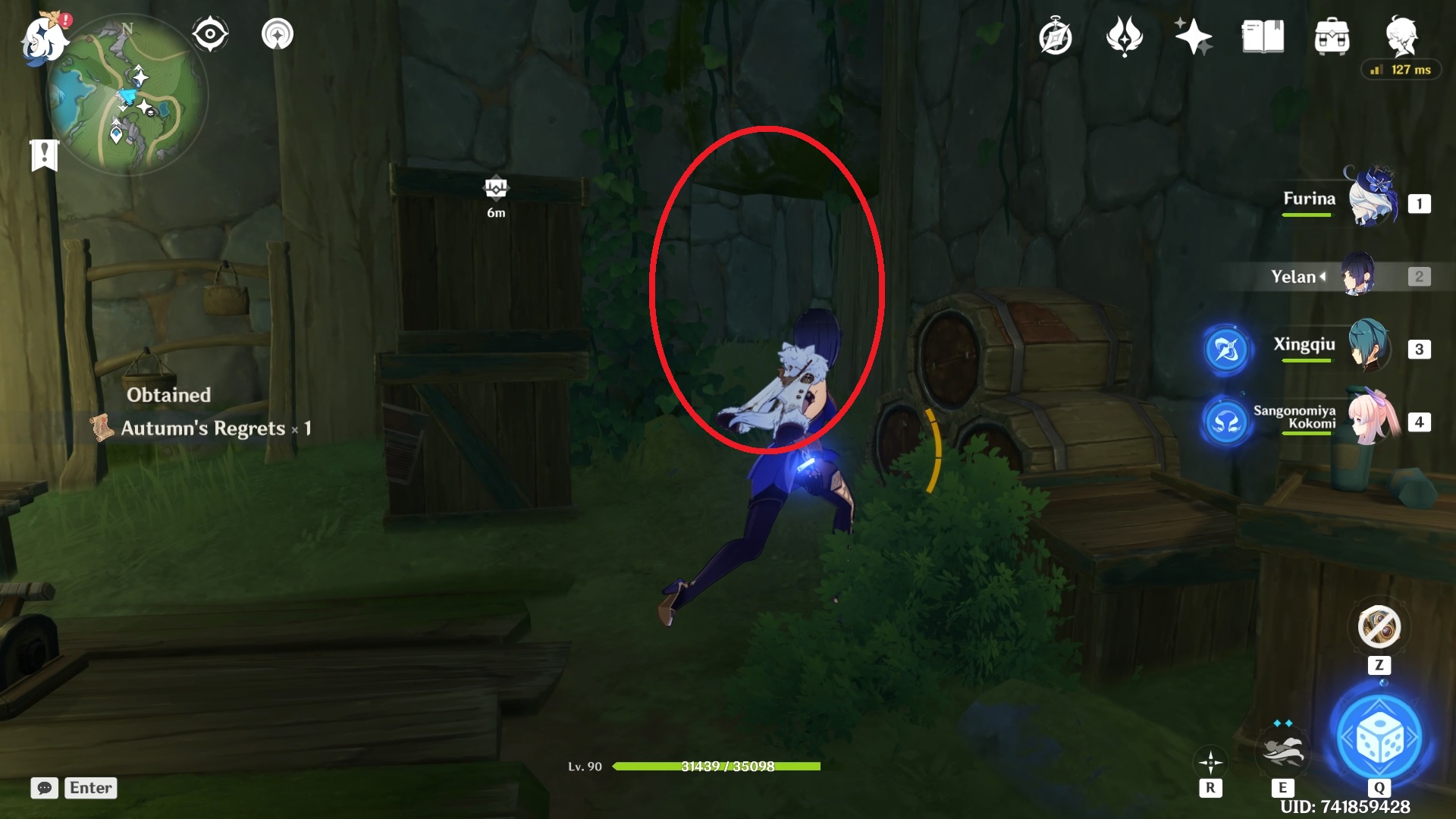The height and width of the screenshot is (819, 1456).
Task: Open the Battle Pass wings icon
Action: click(1125, 36)
